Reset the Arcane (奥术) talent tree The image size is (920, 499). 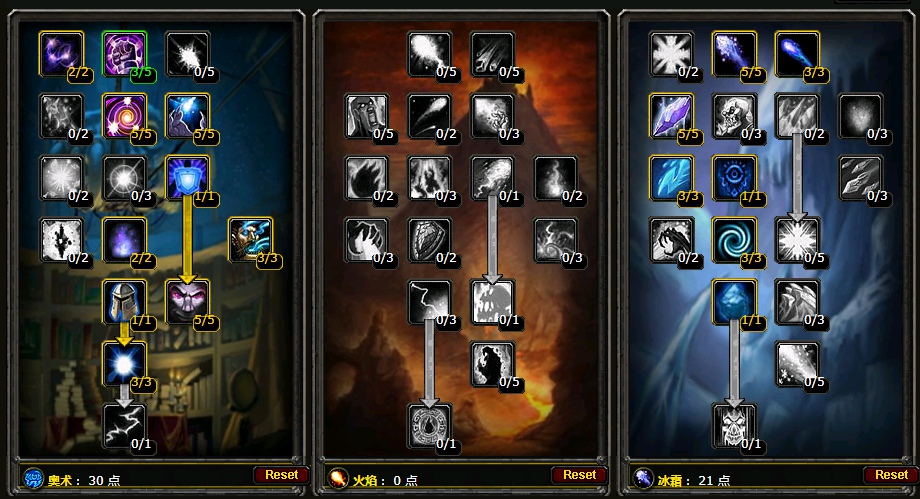click(281, 475)
